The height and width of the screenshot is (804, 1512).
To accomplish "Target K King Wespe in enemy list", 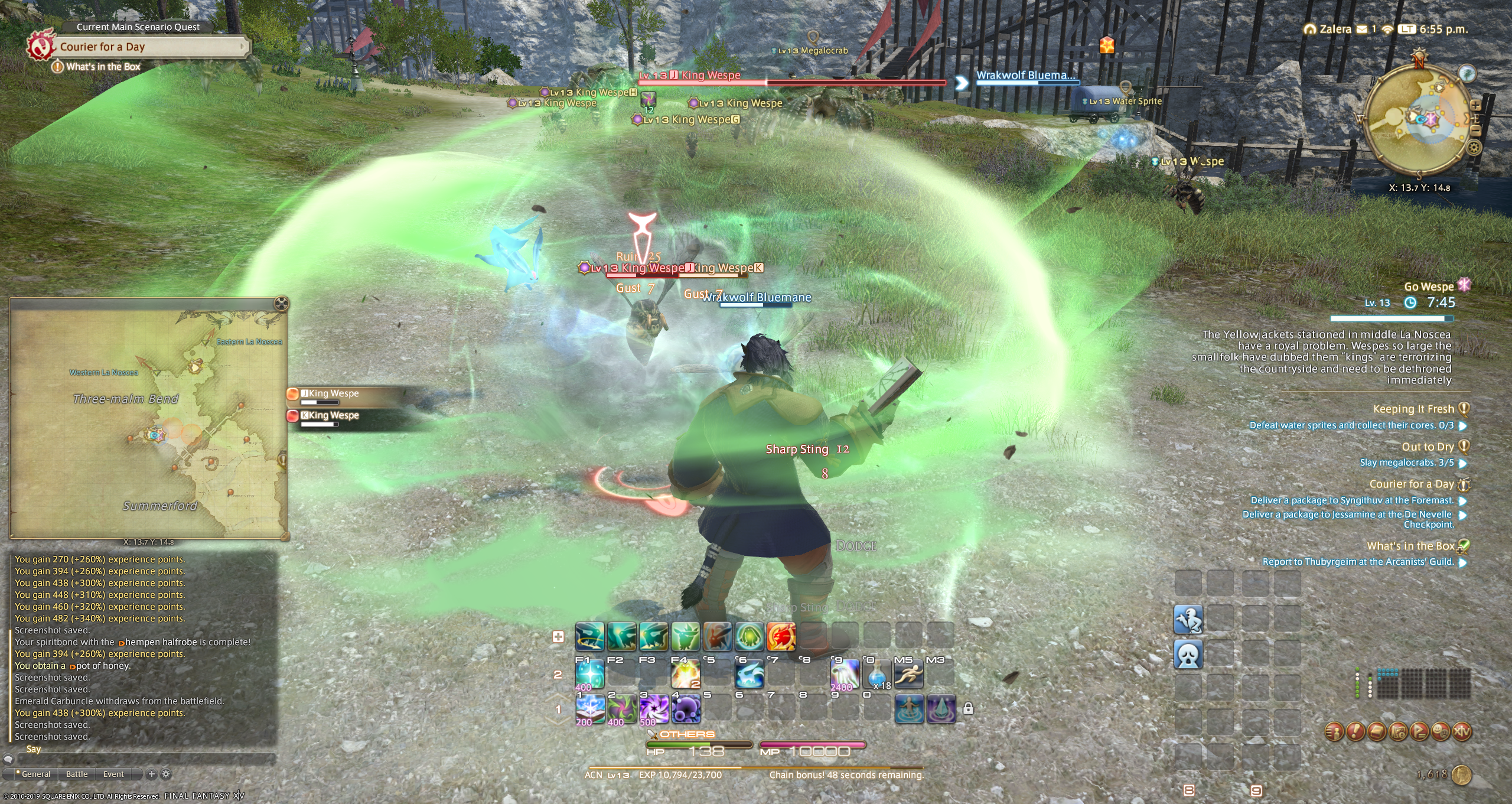I will pos(334,415).
